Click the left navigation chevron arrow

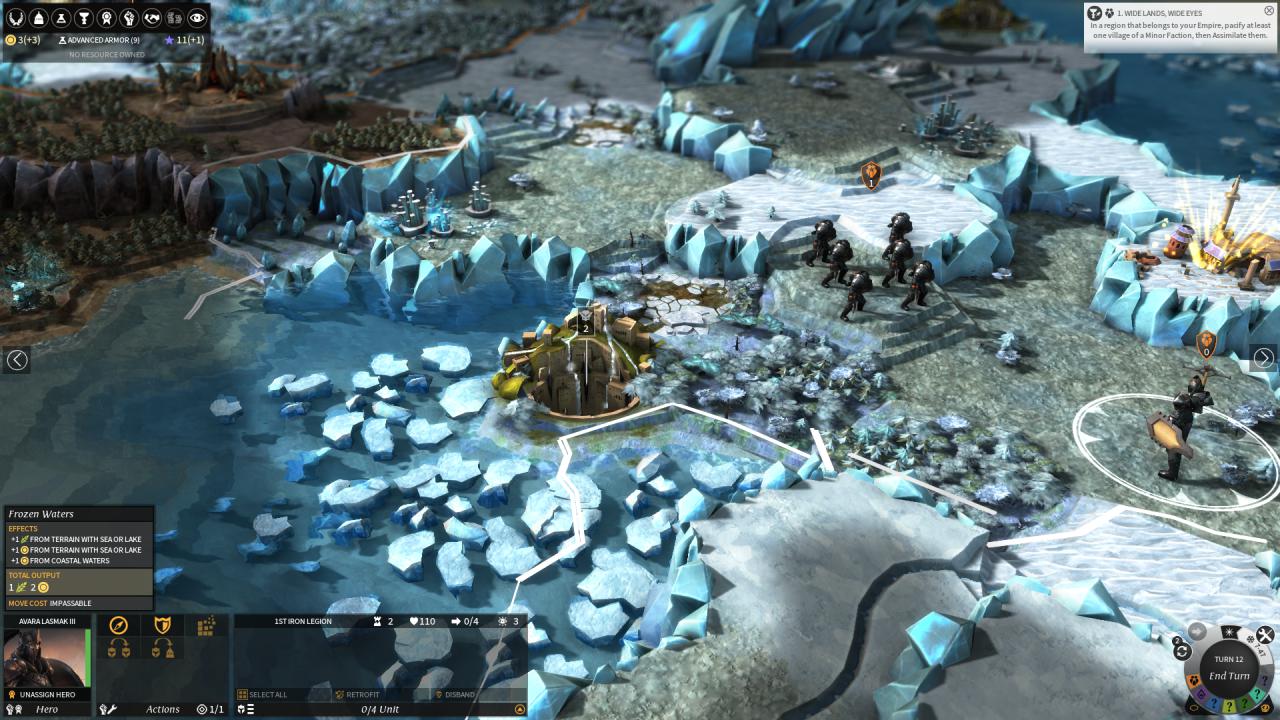click(x=16, y=360)
